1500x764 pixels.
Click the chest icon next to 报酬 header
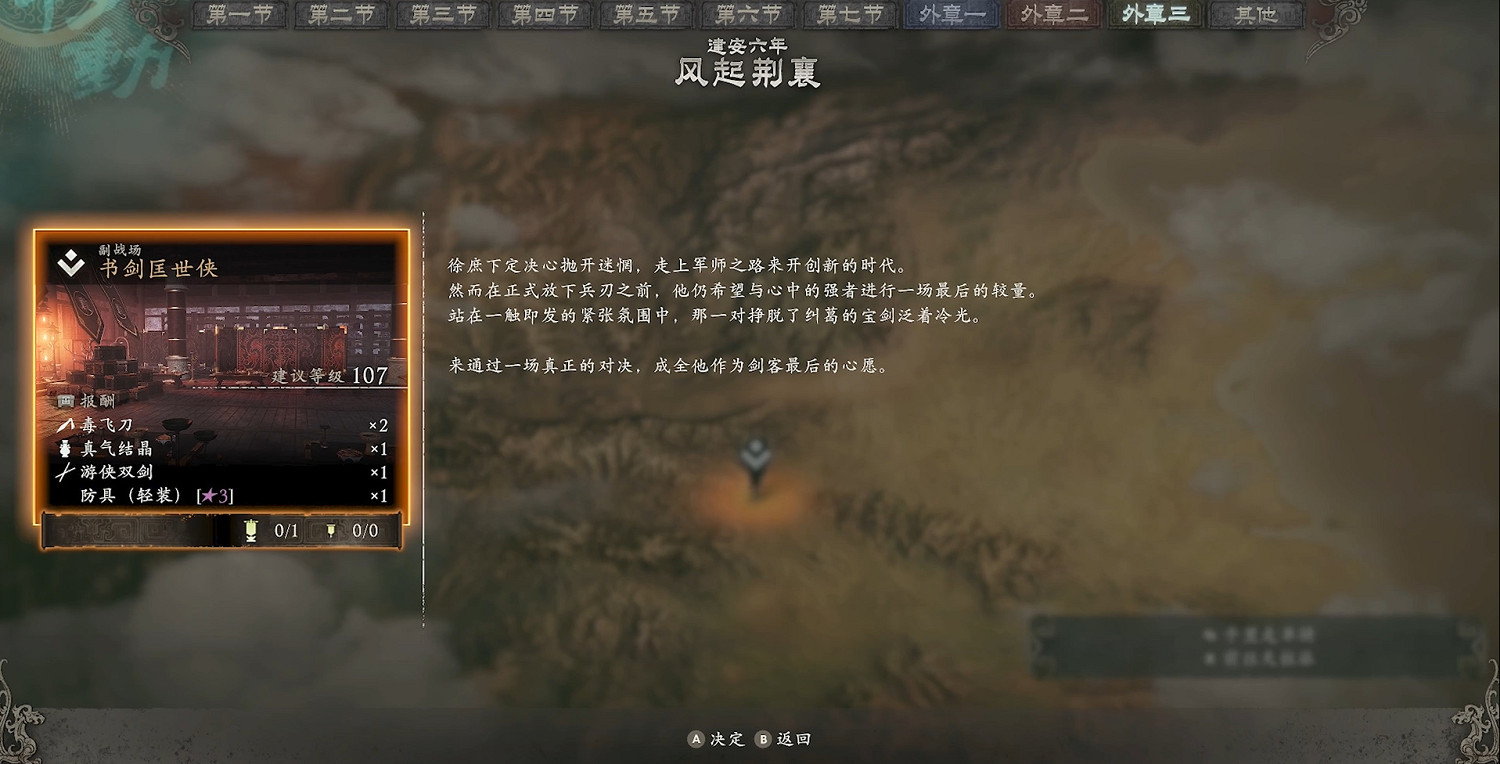tap(64, 399)
